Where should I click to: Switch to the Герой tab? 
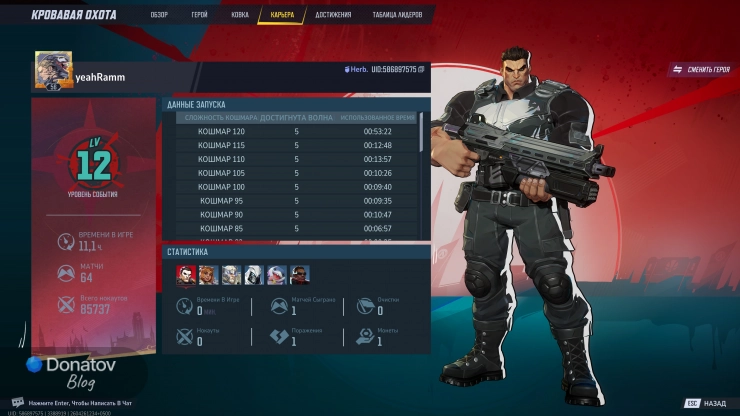pos(200,15)
